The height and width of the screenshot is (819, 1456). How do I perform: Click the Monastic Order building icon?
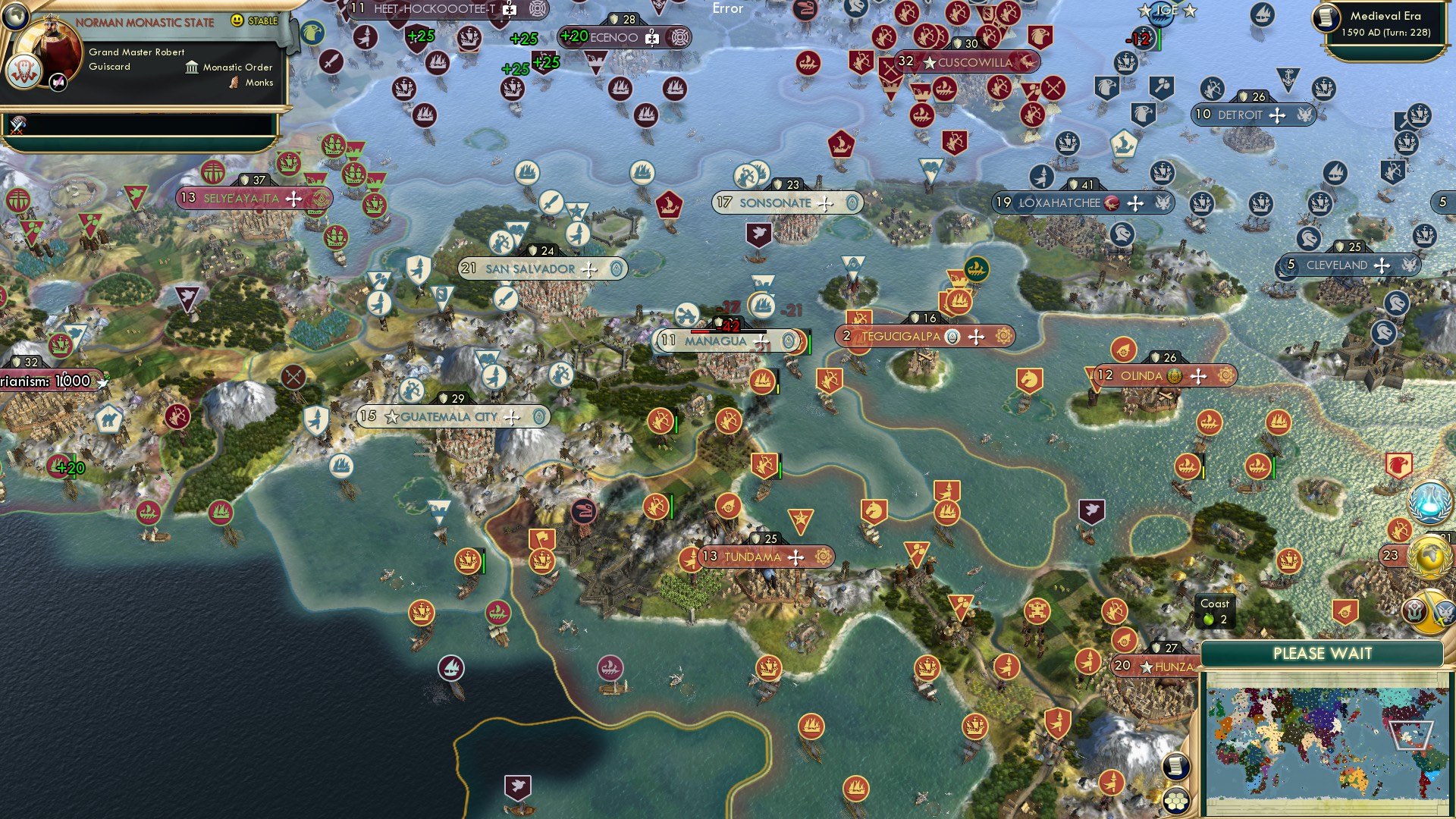[x=193, y=67]
